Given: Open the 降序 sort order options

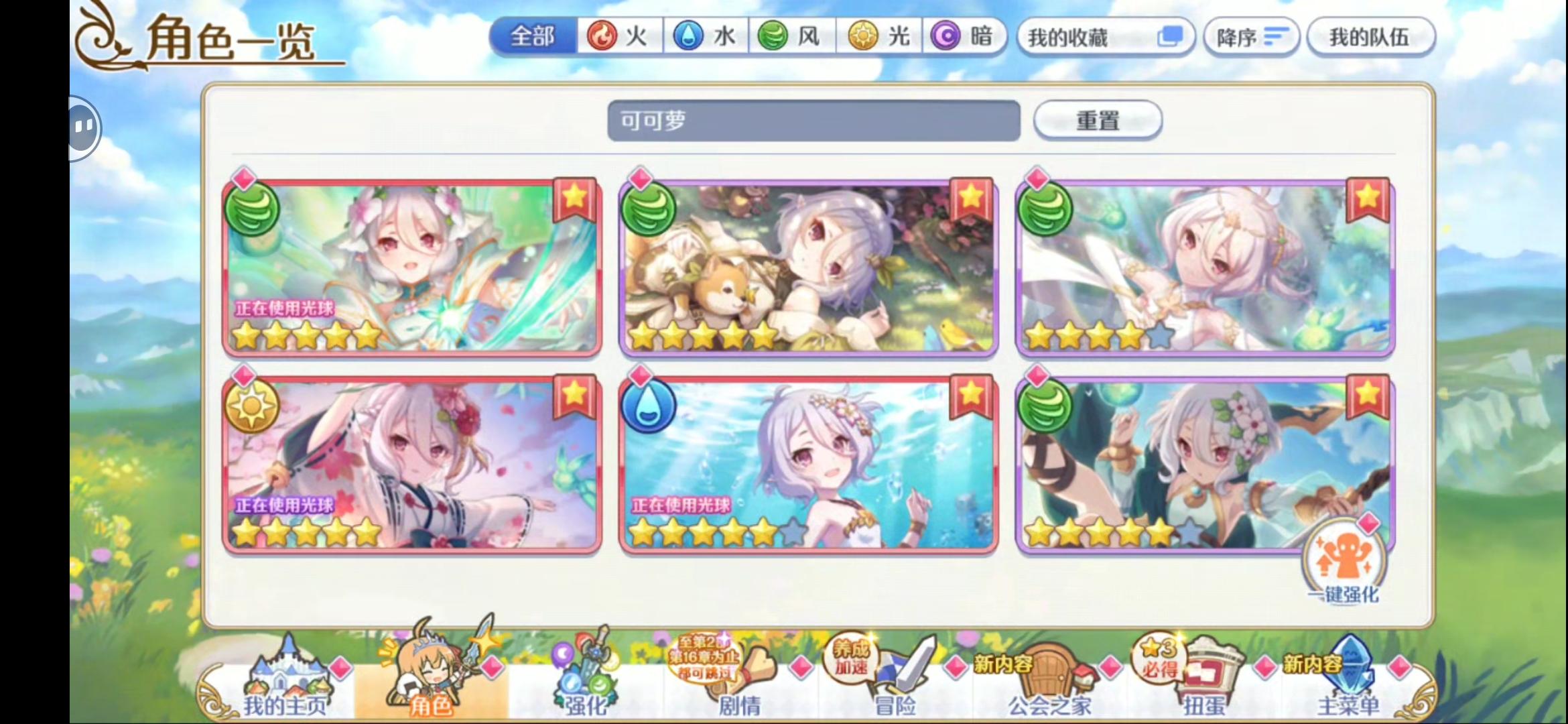Looking at the screenshot, I should pyautogui.click(x=1250, y=37).
